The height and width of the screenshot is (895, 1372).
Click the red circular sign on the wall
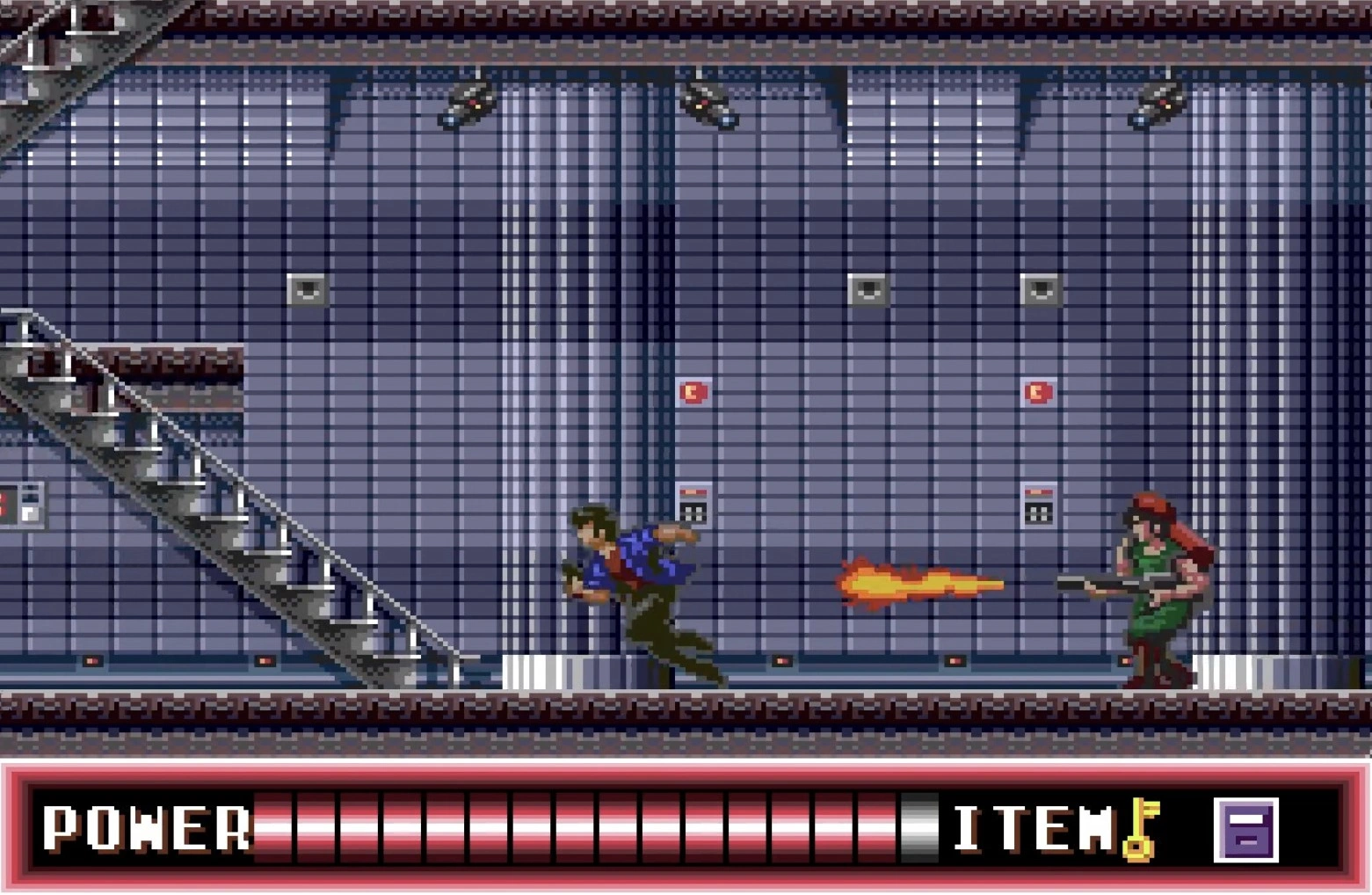pyautogui.click(x=693, y=393)
